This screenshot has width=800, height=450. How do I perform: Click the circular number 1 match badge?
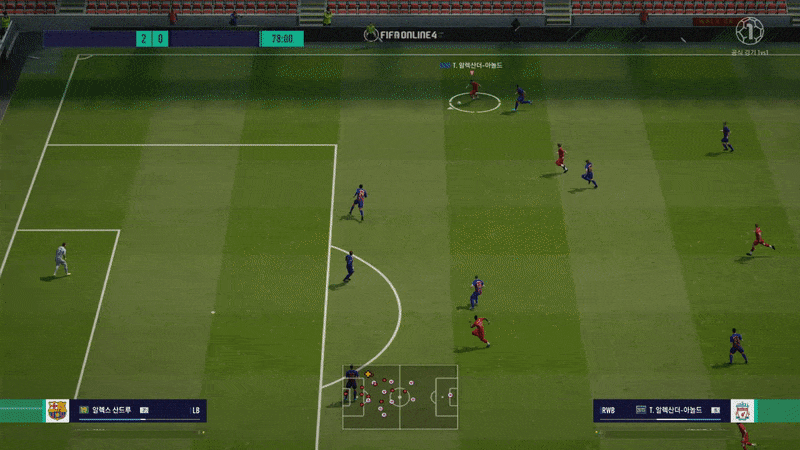(750, 30)
